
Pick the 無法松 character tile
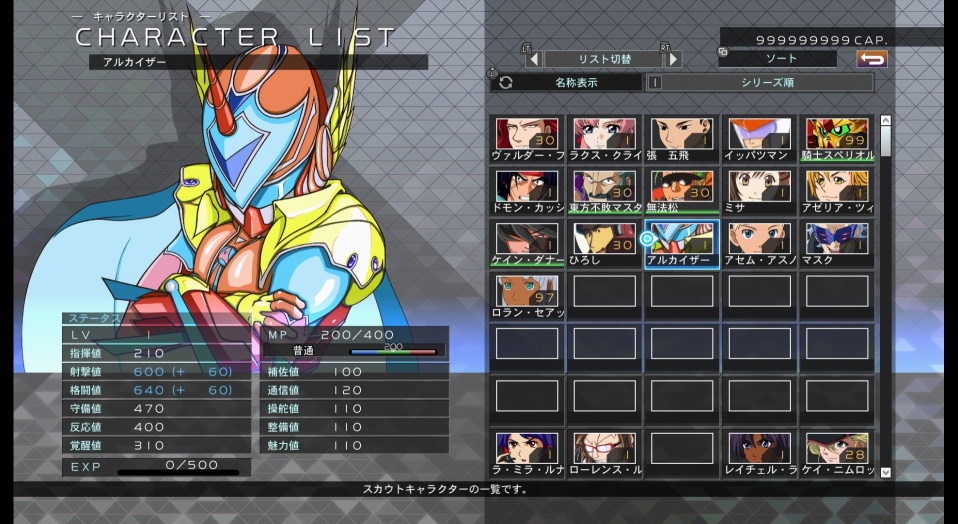click(x=682, y=192)
